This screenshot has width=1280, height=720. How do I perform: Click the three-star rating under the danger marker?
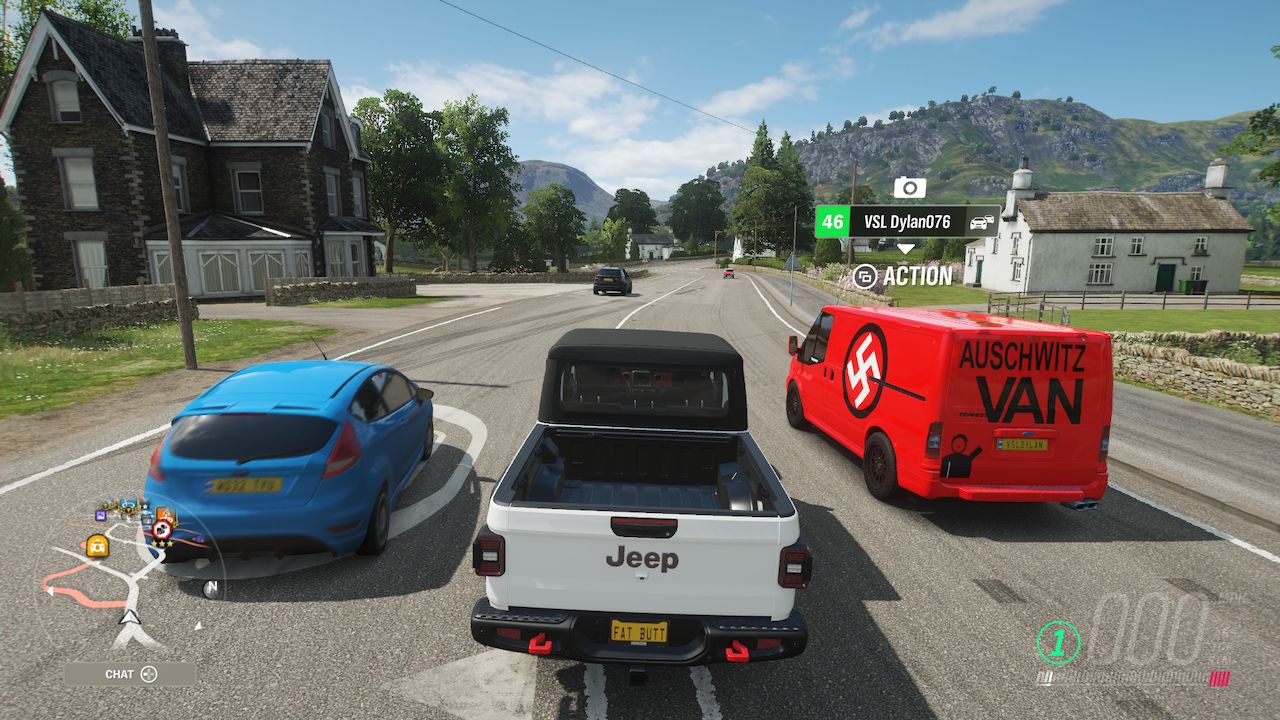(x=162, y=543)
